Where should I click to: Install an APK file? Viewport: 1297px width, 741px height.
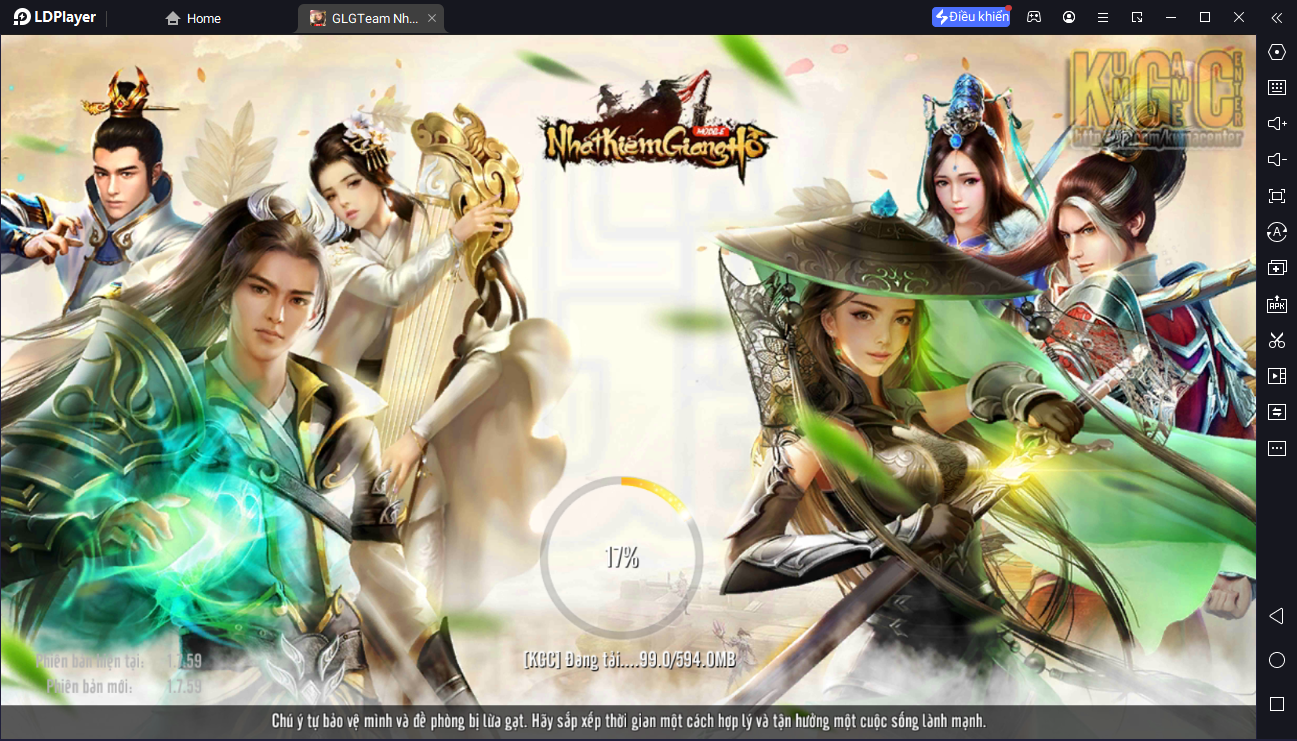pos(1276,305)
